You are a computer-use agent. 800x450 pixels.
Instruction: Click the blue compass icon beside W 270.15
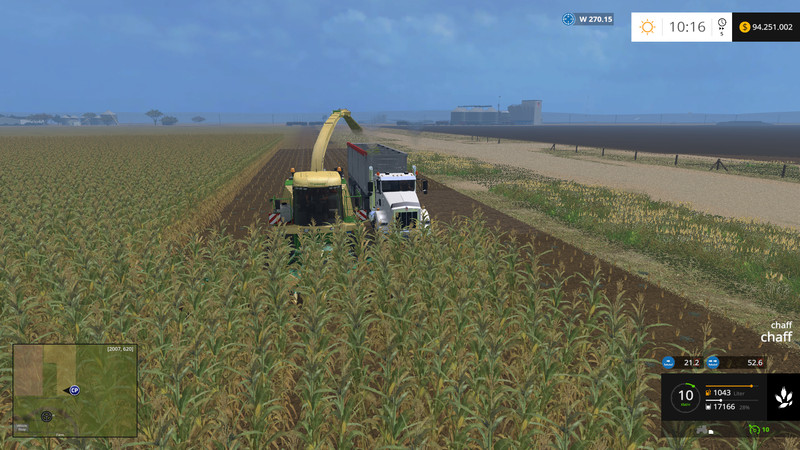tap(569, 19)
